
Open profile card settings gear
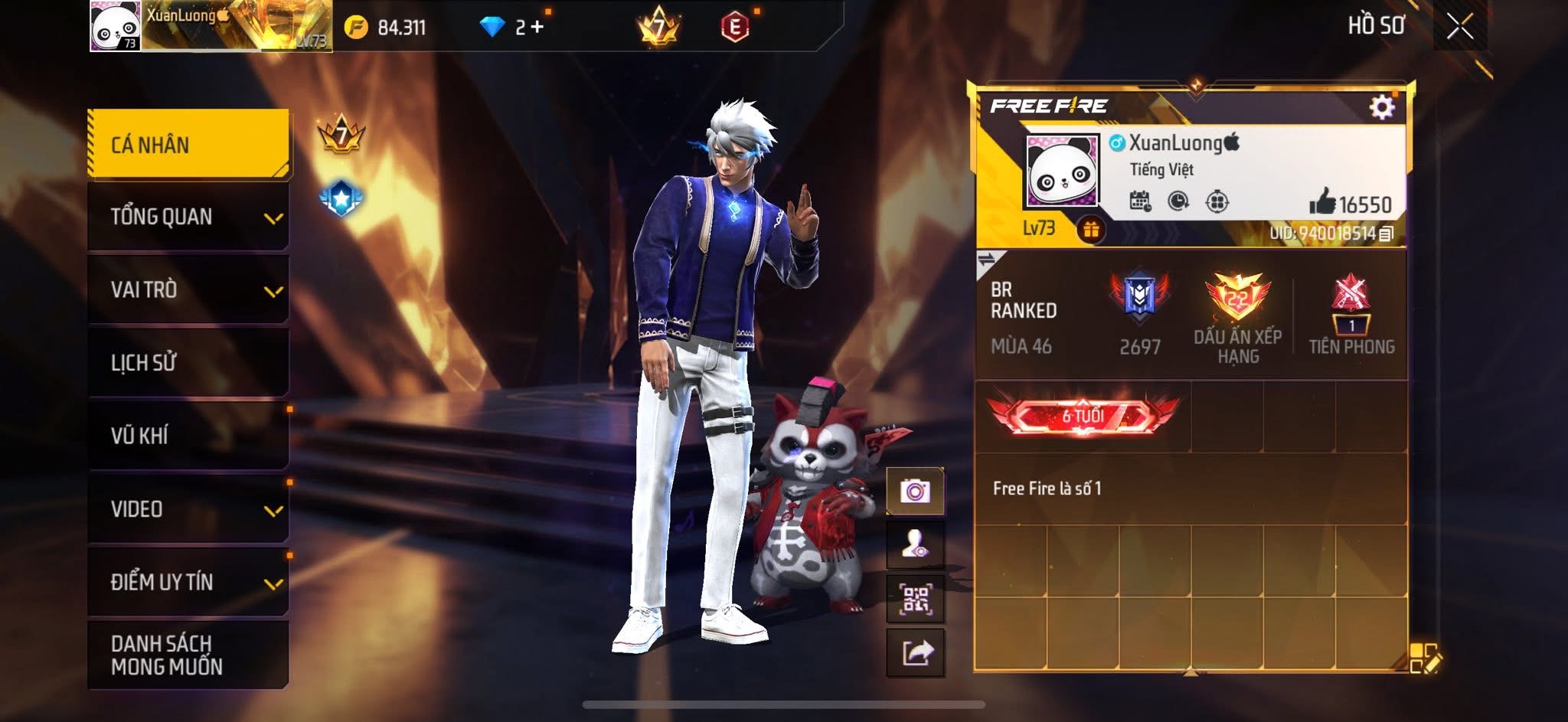click(1381, 107)
